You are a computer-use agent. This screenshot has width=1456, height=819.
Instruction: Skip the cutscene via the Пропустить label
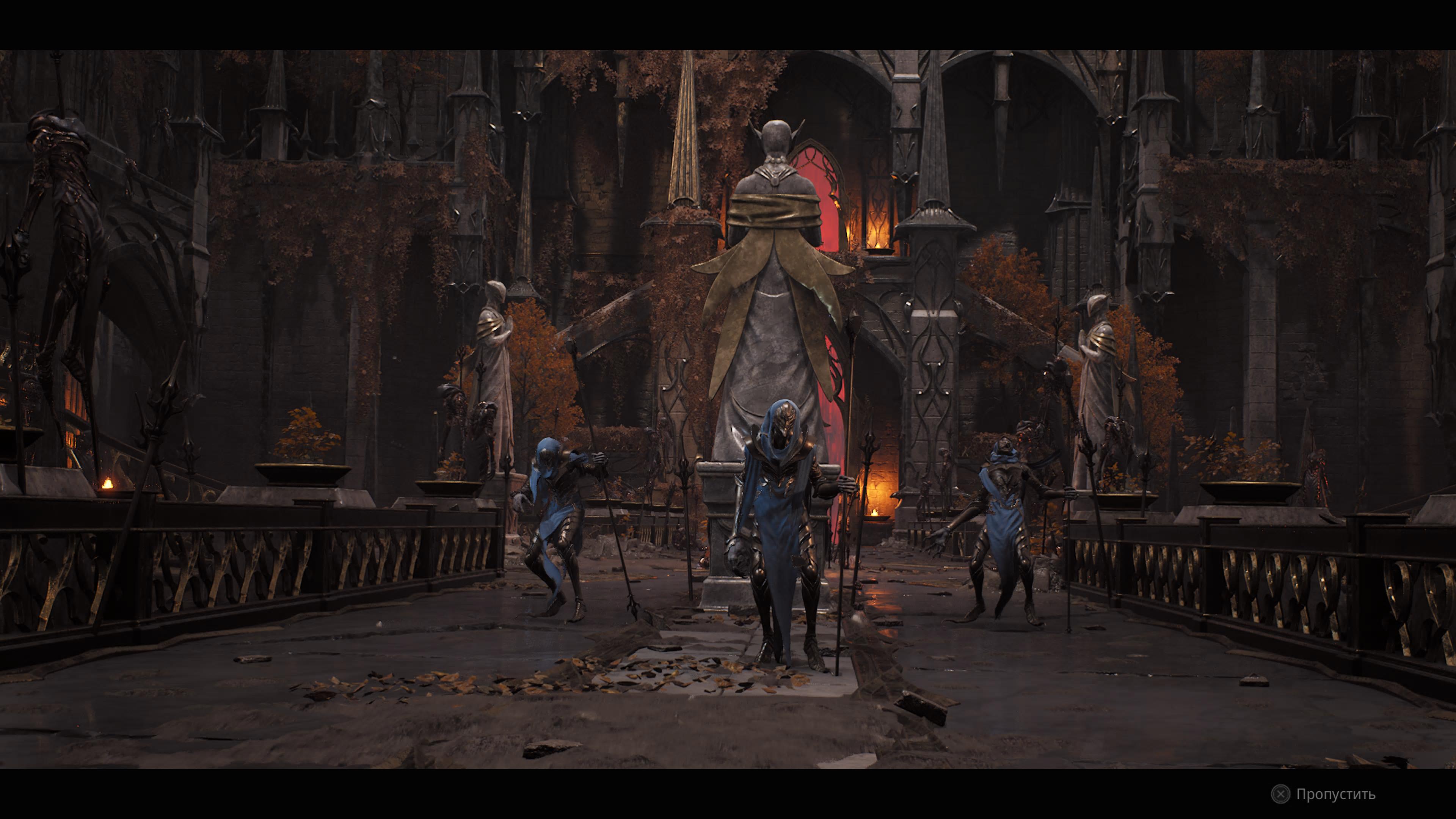(x=1335, y=794)
